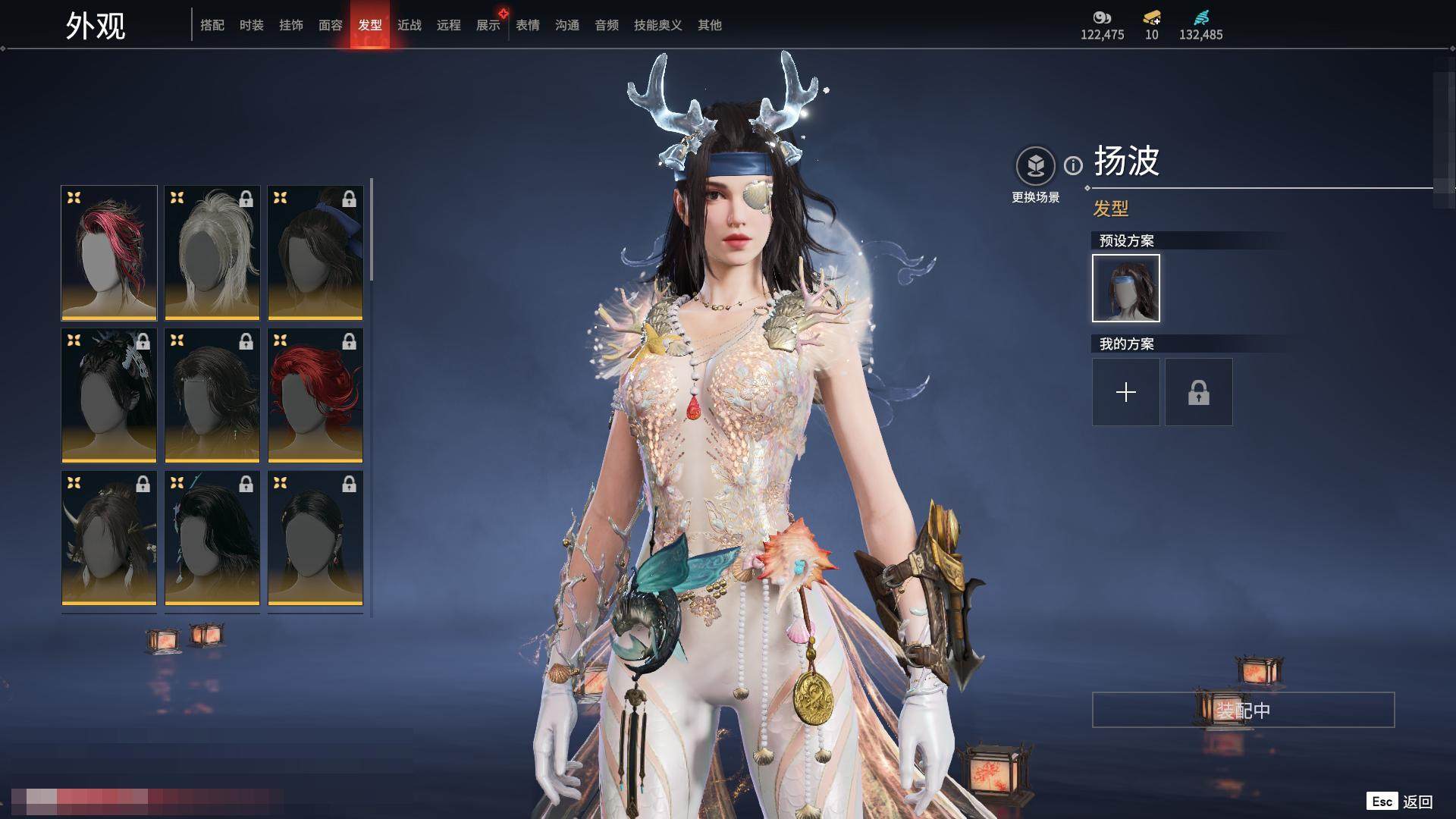Select the preset hairstyle scheme thumbnail
The image size is (1456, 819).
[x=1125, y=288]
